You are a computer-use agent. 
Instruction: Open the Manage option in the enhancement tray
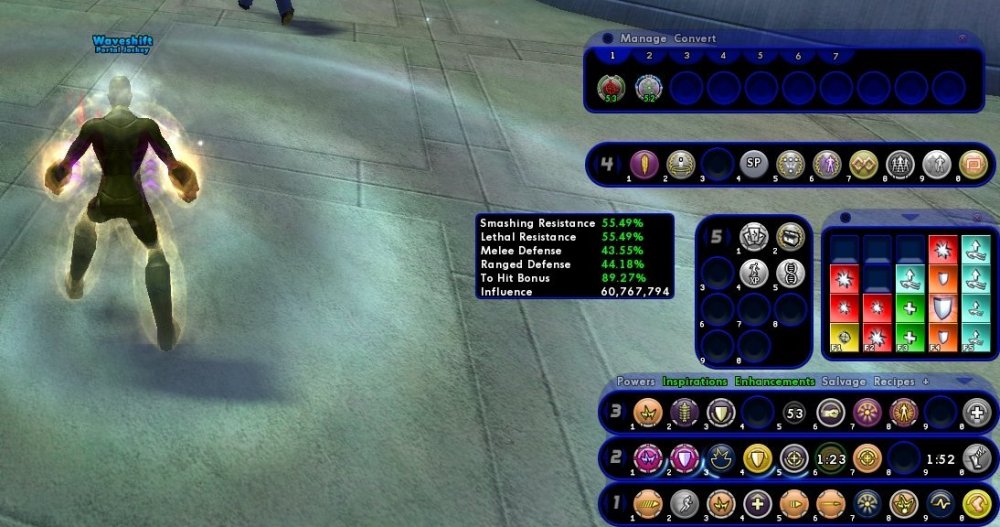click(641, 38)
